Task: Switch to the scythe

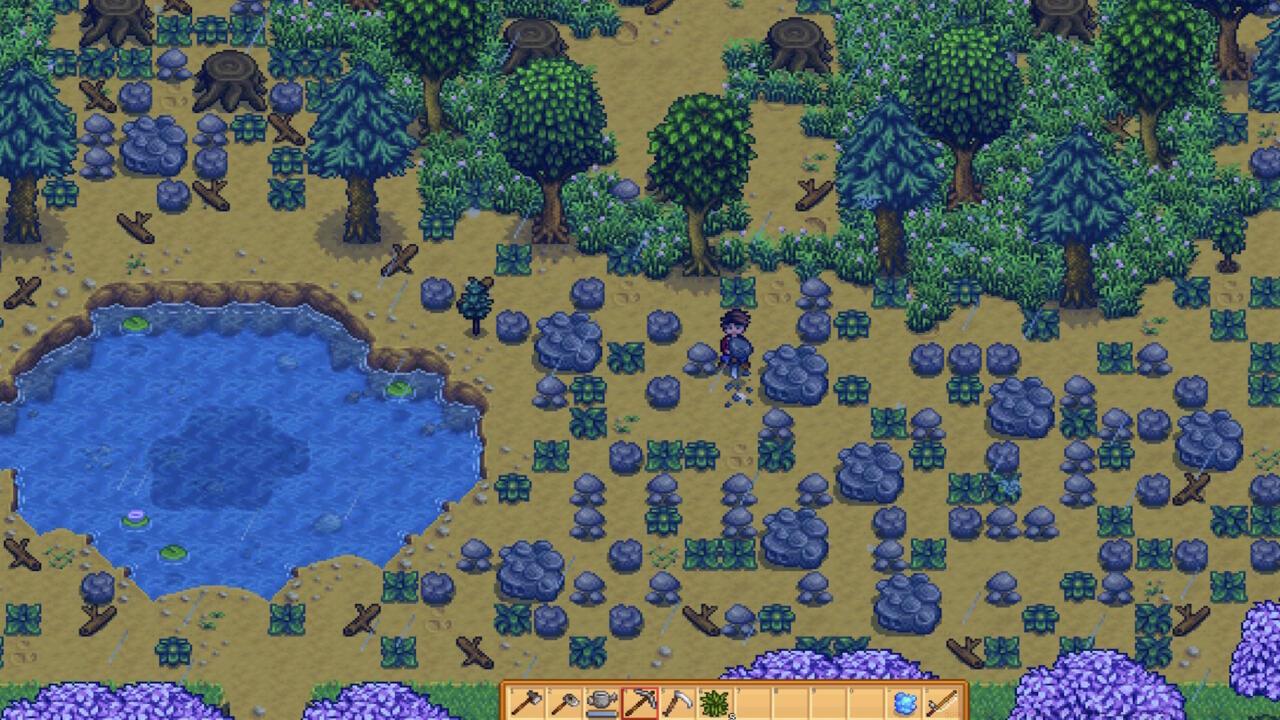Action: click(678, 702)
